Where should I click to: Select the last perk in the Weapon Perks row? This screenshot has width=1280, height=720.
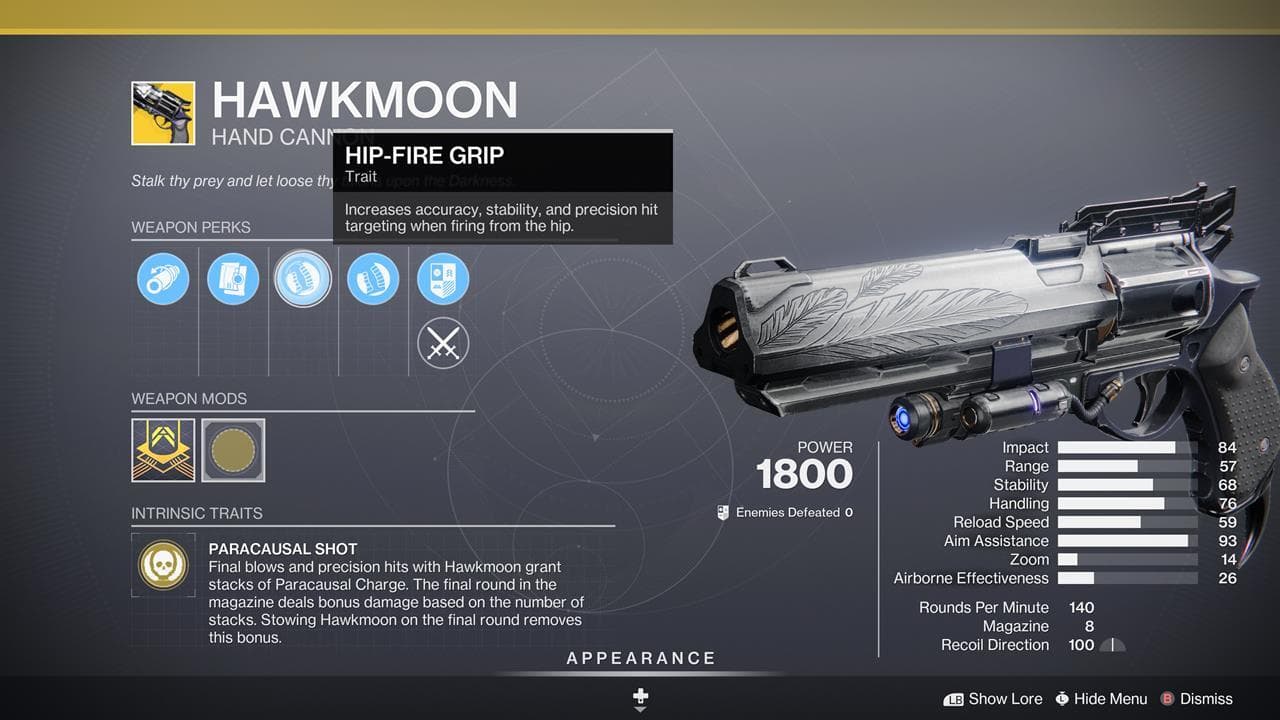point(443,278)
